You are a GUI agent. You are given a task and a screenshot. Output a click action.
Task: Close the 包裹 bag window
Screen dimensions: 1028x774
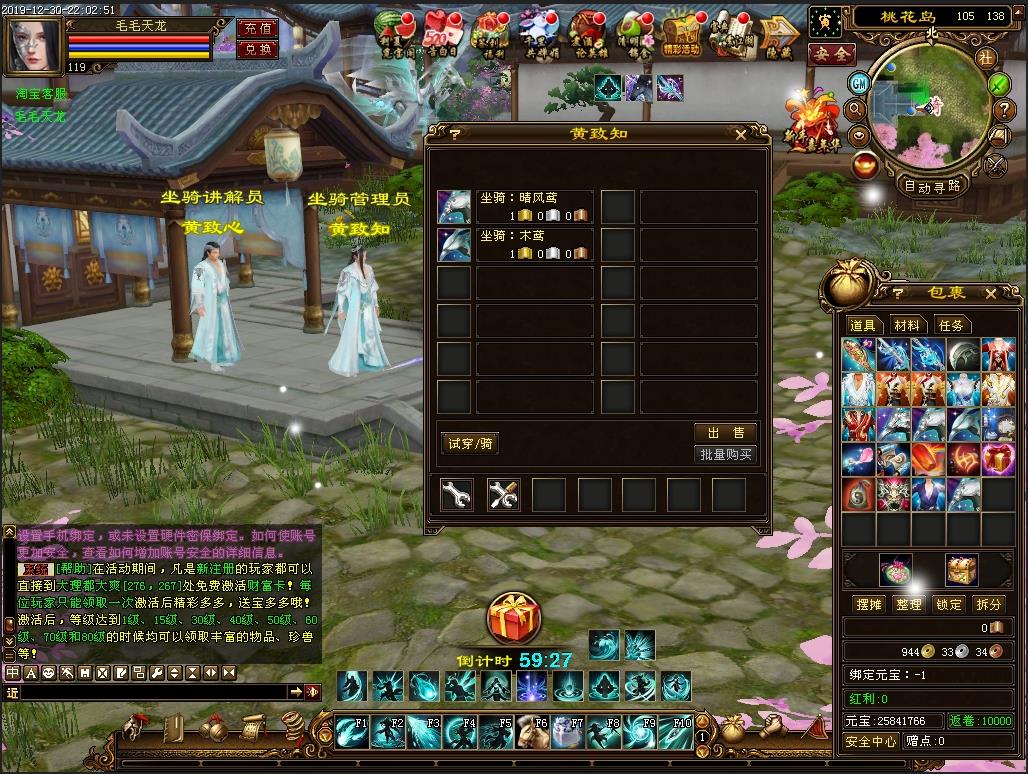[x=990, y=294]
